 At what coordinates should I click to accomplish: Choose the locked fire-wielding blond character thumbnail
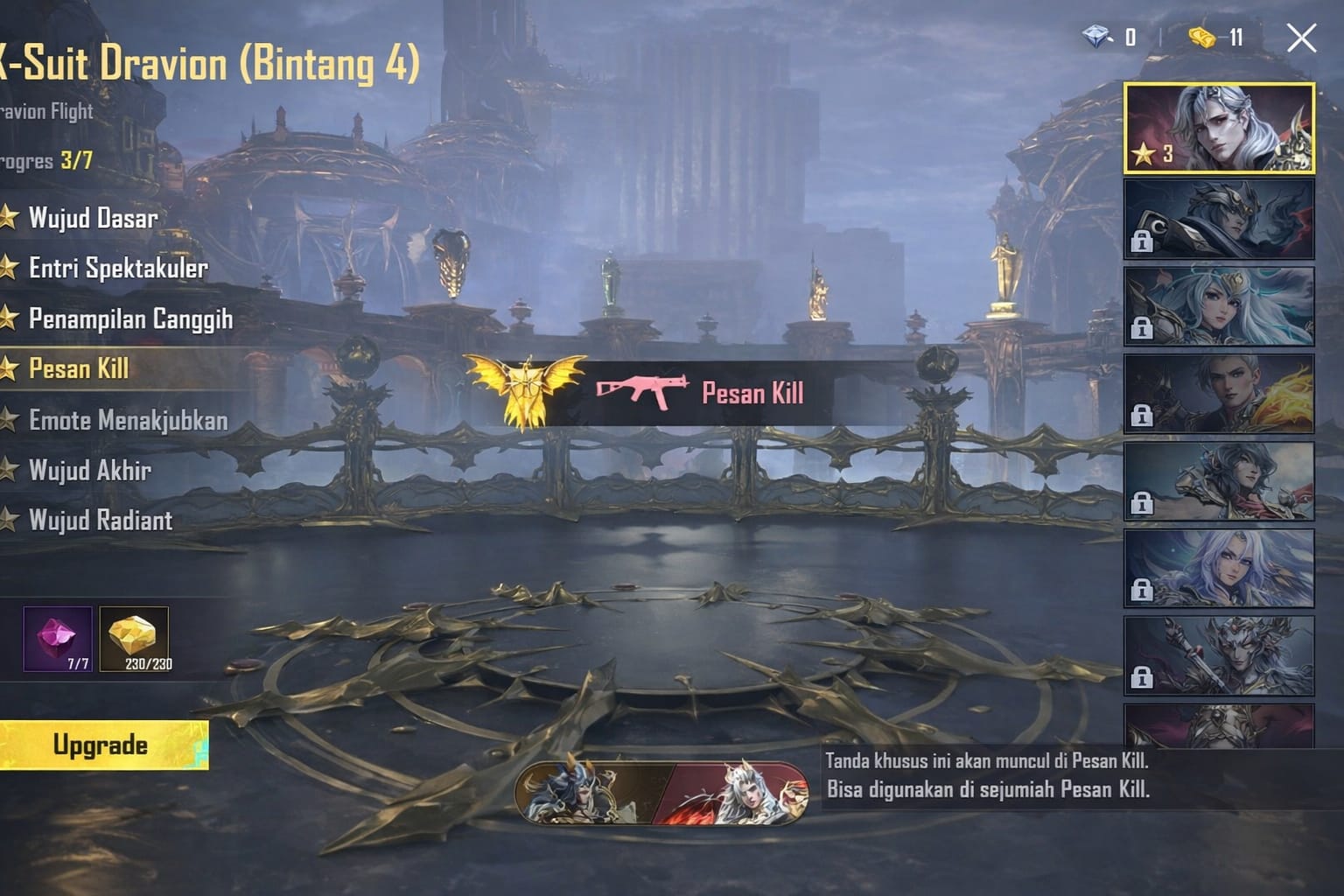pos(1219,393)
